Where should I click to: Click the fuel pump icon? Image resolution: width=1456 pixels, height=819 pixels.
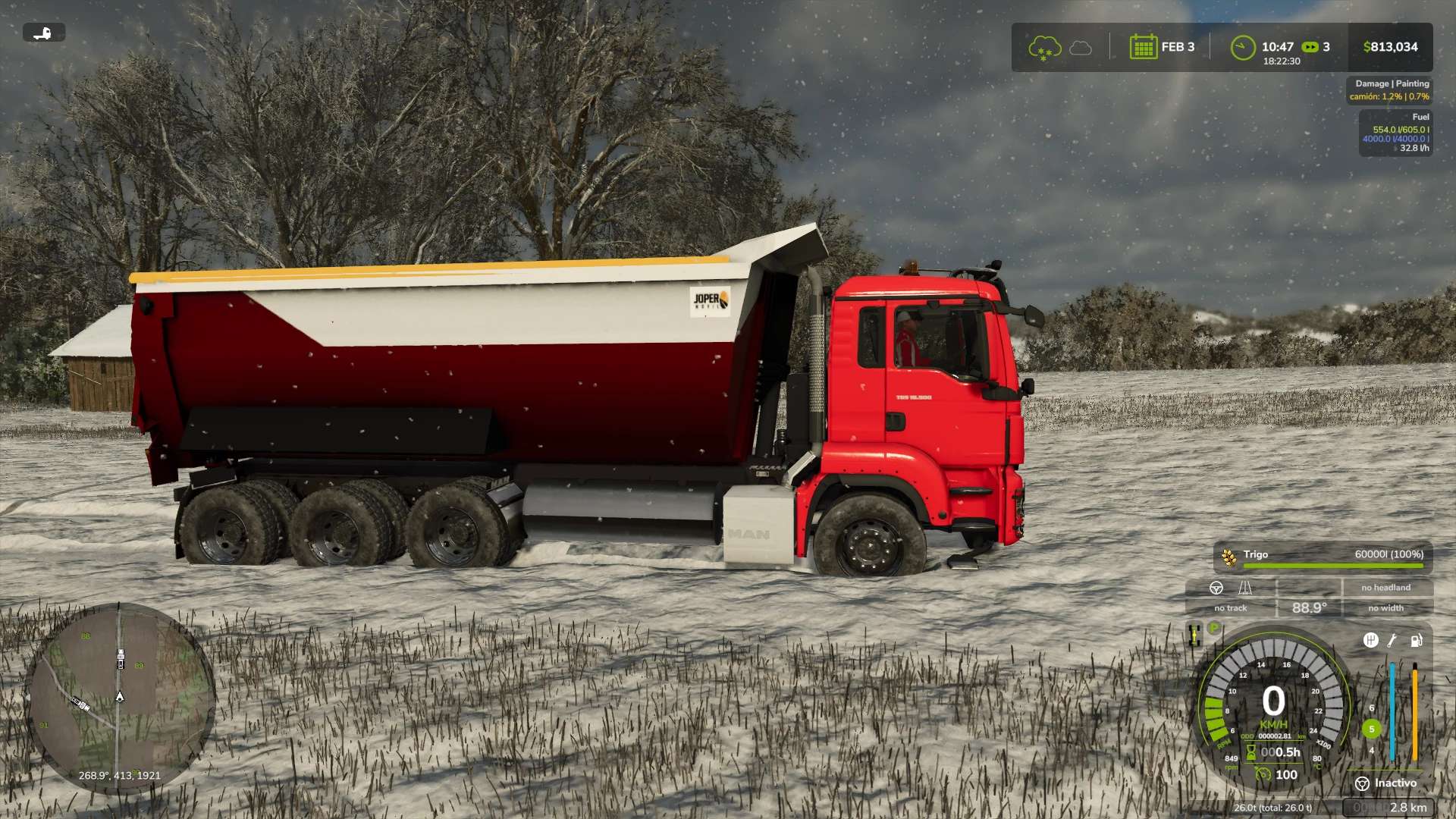[x=1416, y=640]
